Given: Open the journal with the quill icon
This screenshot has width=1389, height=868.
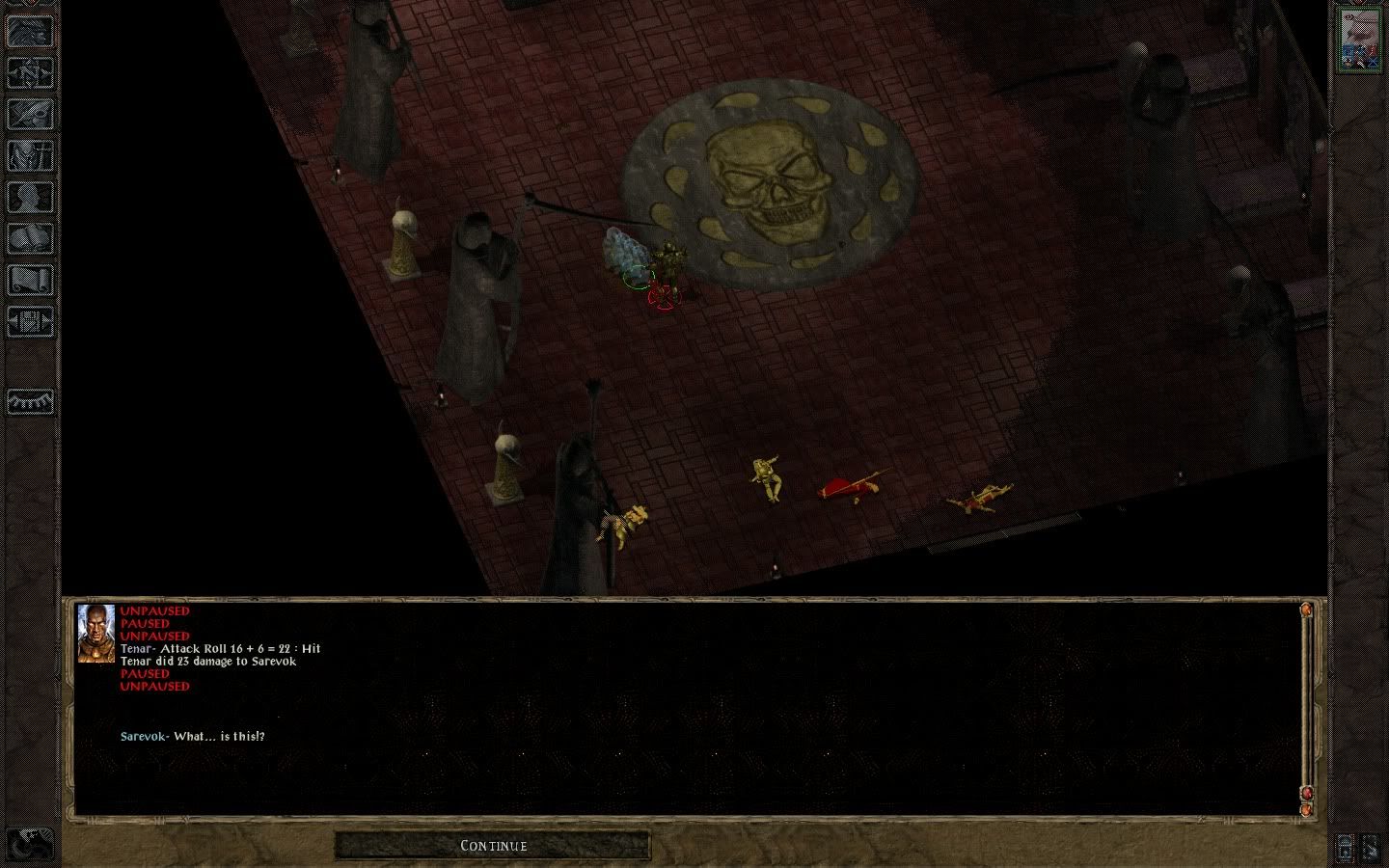Looking at the screenshot, I should pyautogui.click(x=31, y=114).
